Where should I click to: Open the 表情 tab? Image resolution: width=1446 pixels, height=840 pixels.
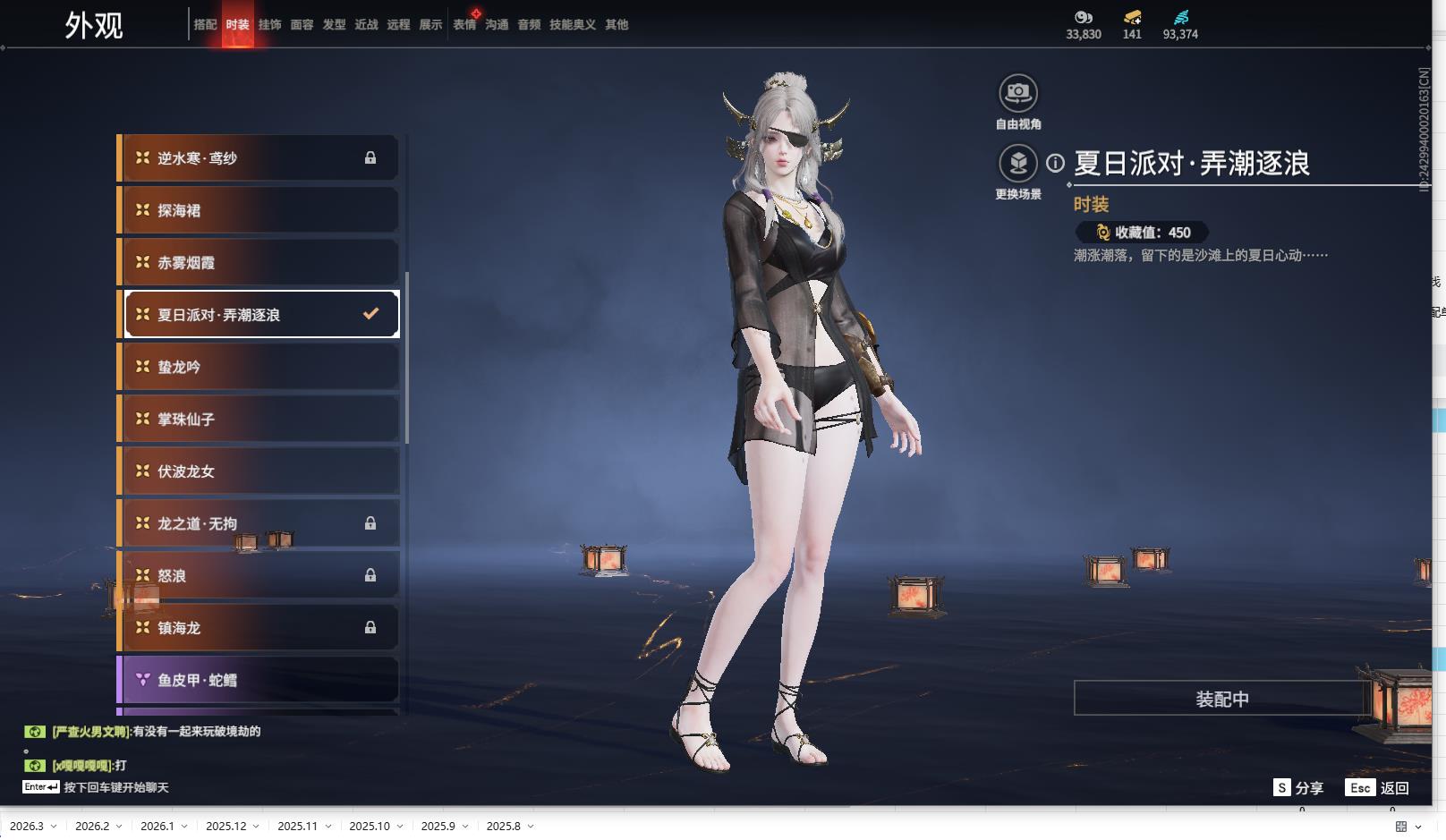(x=464, y=25)
